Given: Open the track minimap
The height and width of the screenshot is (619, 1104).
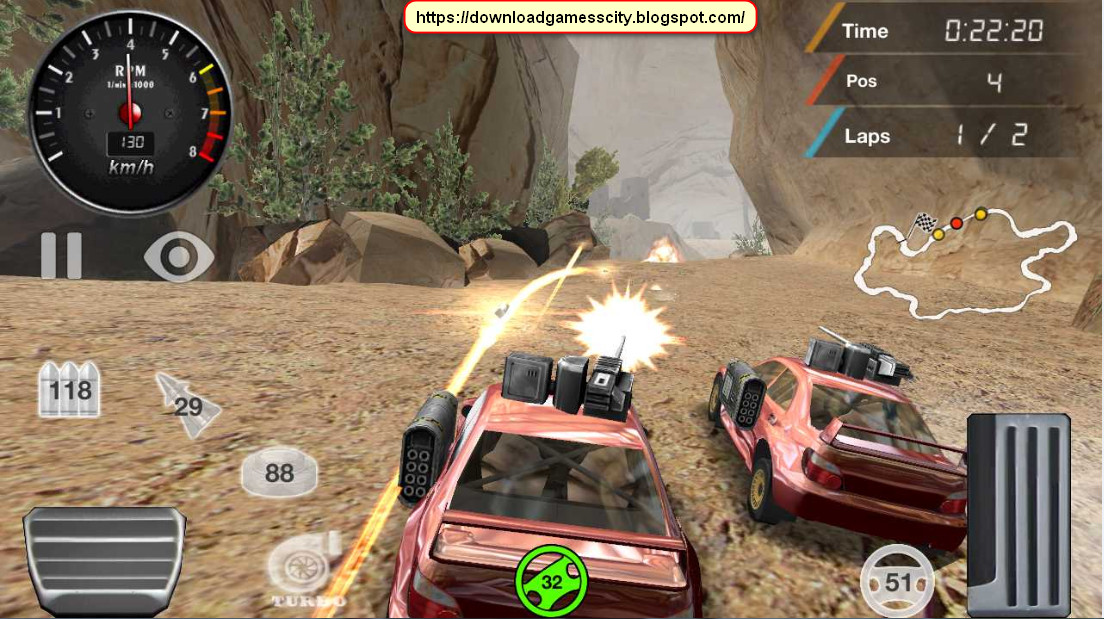Looking at the screenshot, I should 965,260.
